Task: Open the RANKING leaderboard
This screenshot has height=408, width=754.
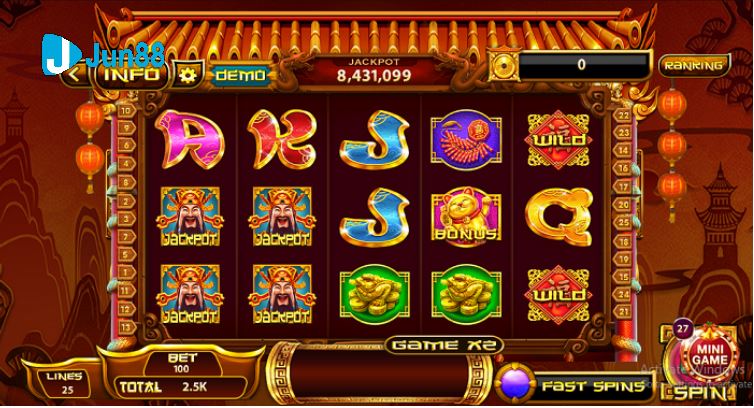Action: (x=693, y=66)
